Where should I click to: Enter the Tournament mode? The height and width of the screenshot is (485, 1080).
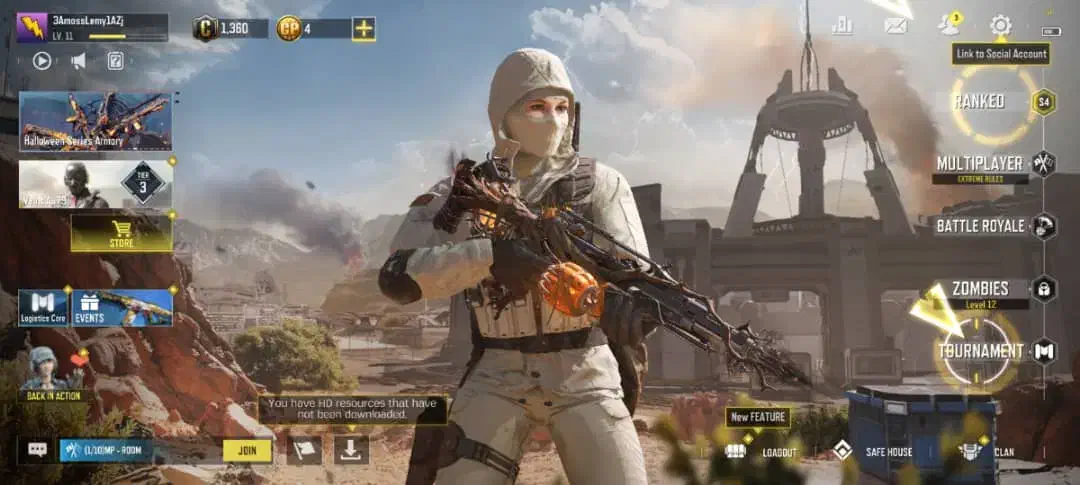click(981, 351)
